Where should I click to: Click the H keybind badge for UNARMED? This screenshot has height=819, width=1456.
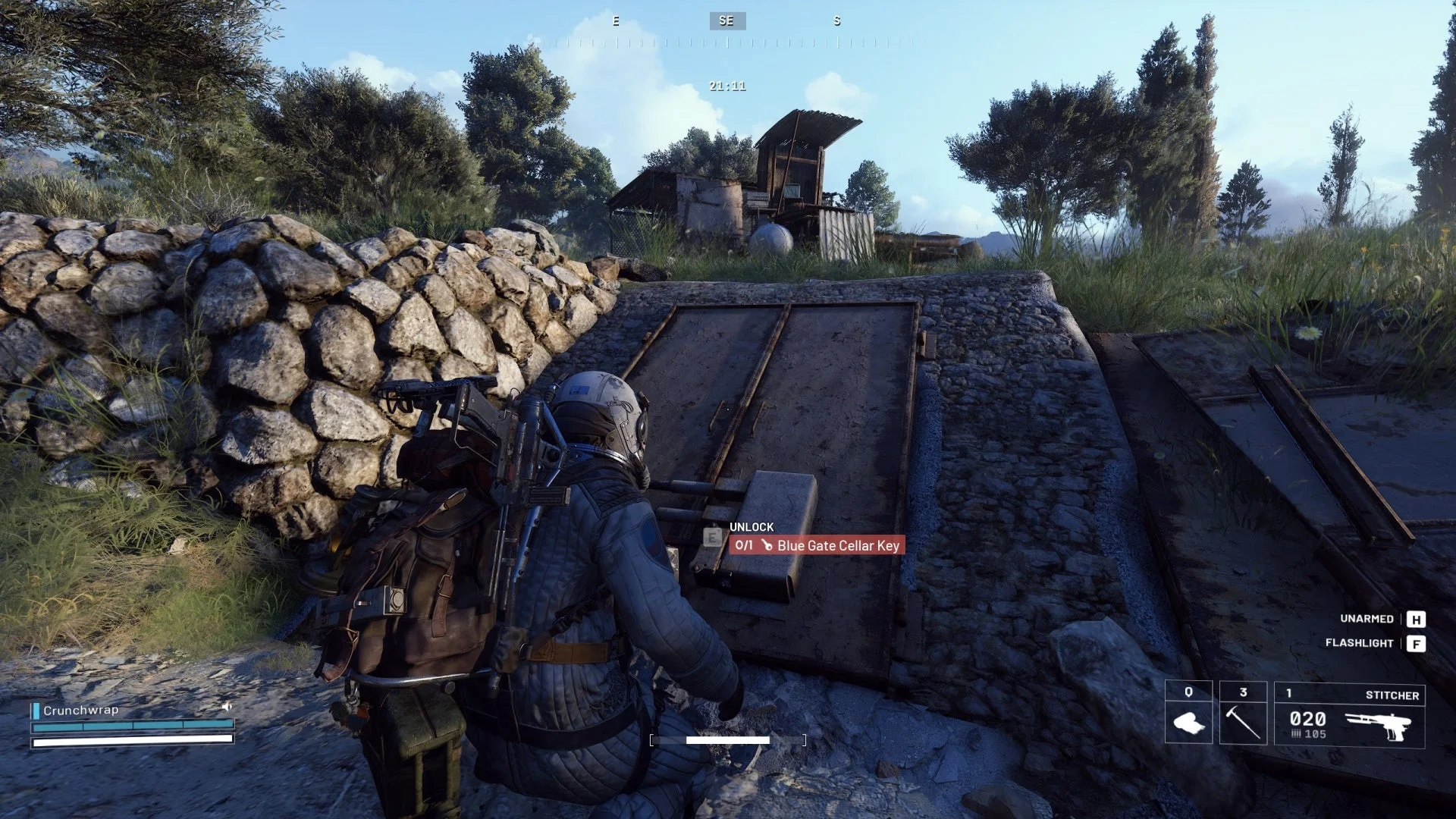[x=1415, y=620]
